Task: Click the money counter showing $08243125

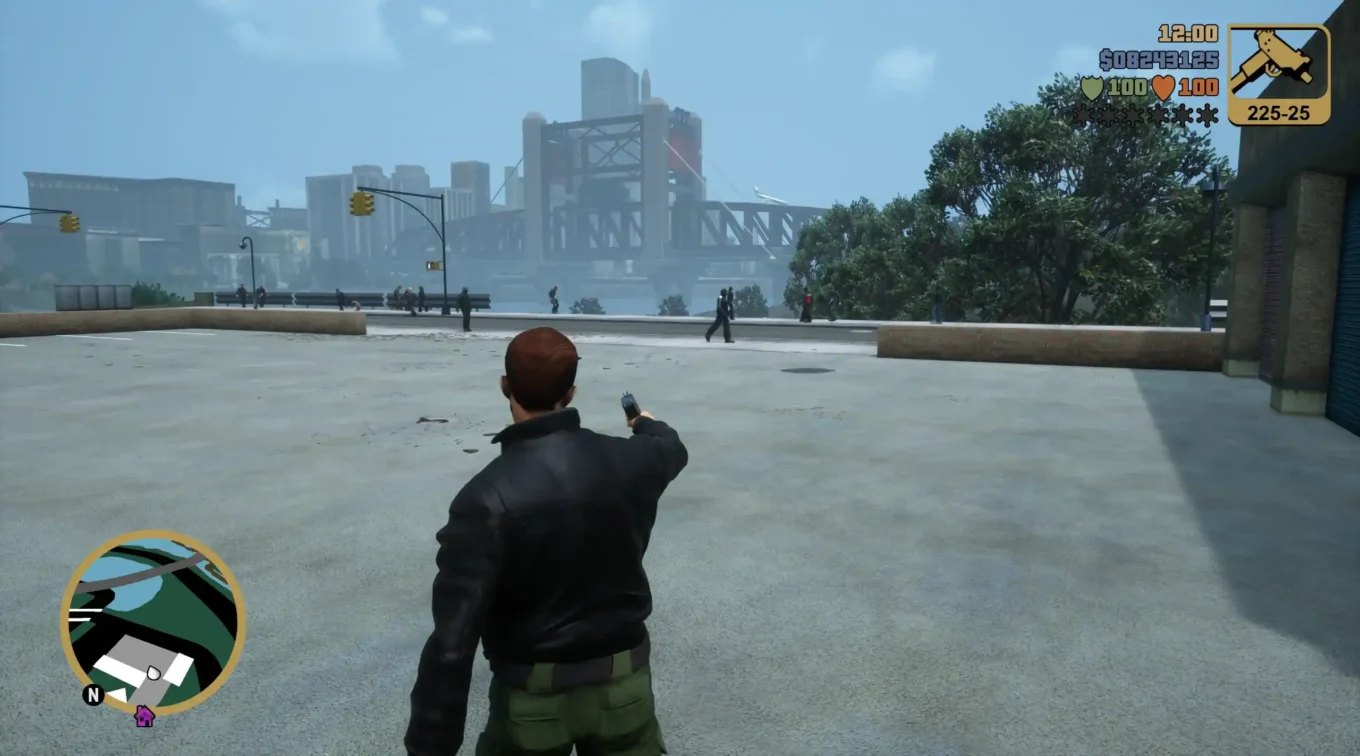Action: (1158, 59)
